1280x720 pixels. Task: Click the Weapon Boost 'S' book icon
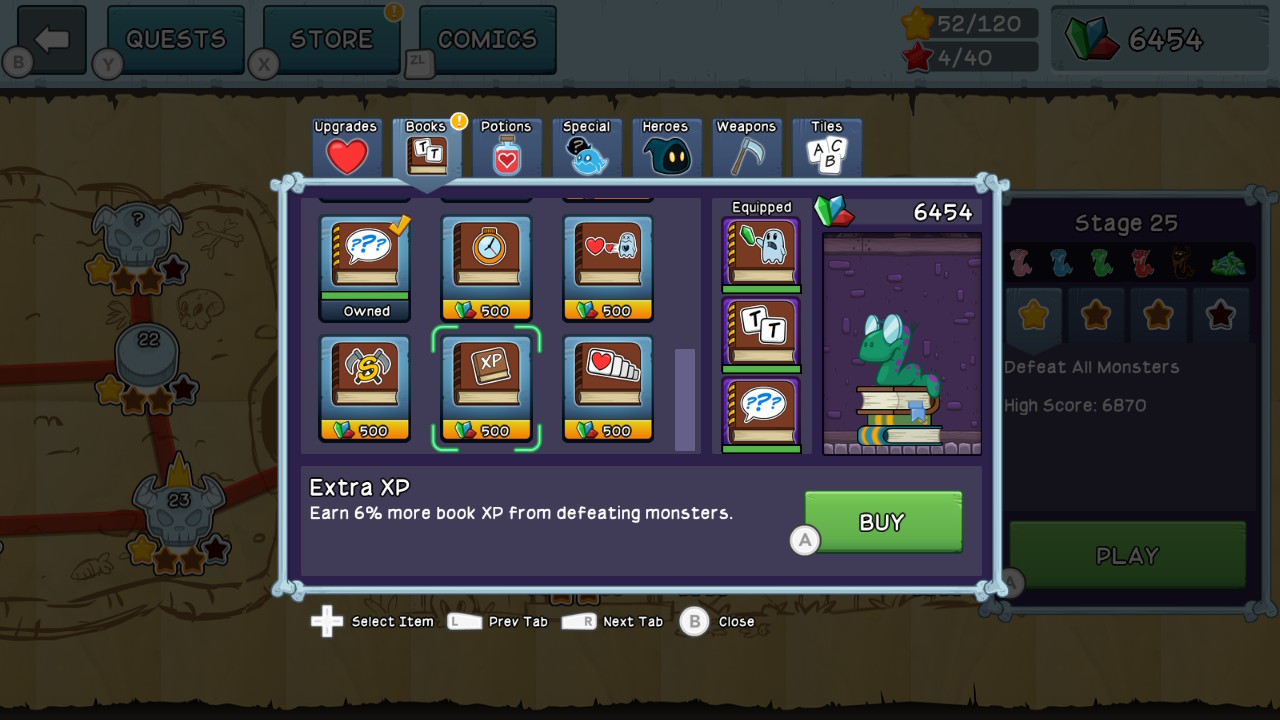pyautogui.click(x=364, y=385)
